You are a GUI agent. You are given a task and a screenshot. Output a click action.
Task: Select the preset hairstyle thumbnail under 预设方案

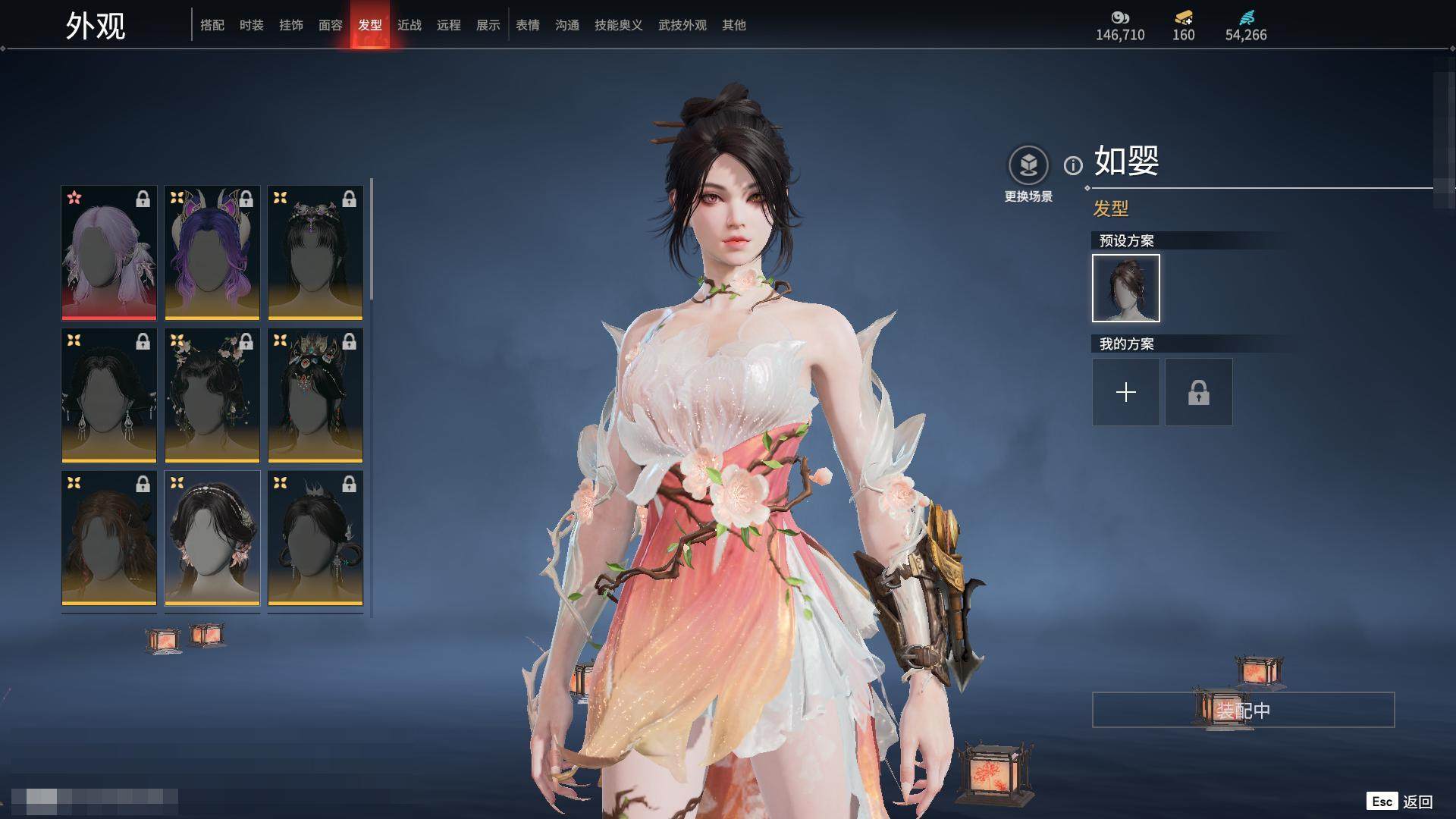tap(1126, 288)
